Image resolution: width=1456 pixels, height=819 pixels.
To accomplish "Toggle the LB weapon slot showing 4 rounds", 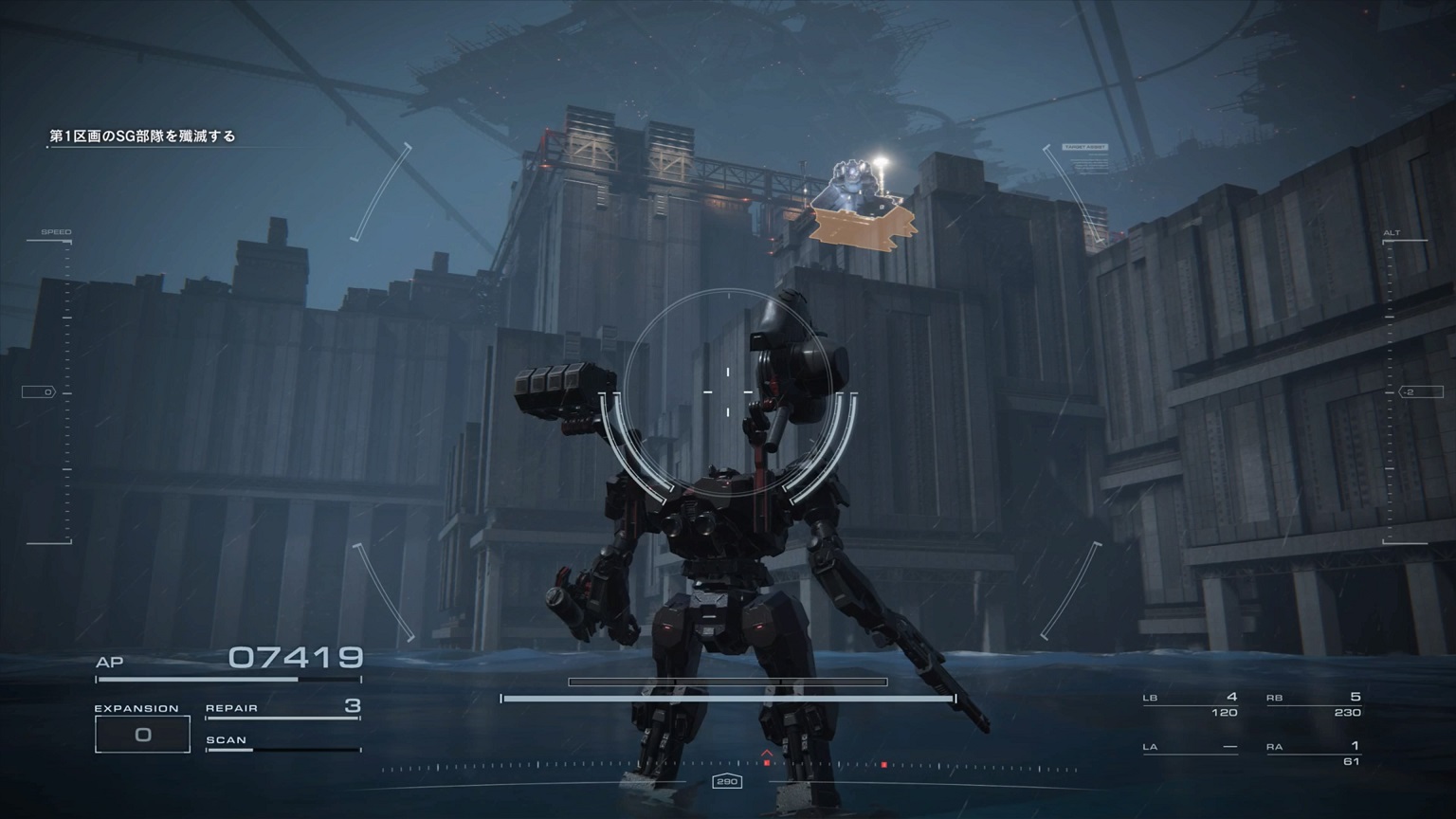I will pos(1190,697).
